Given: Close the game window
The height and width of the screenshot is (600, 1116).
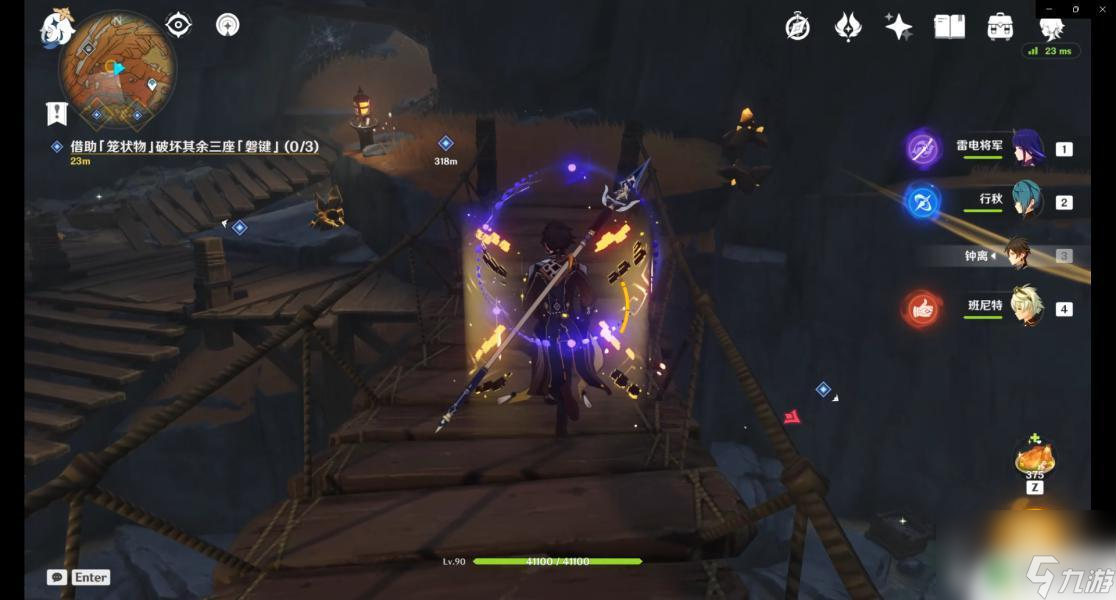Looking at the screenshot, I should [1103, 9].
